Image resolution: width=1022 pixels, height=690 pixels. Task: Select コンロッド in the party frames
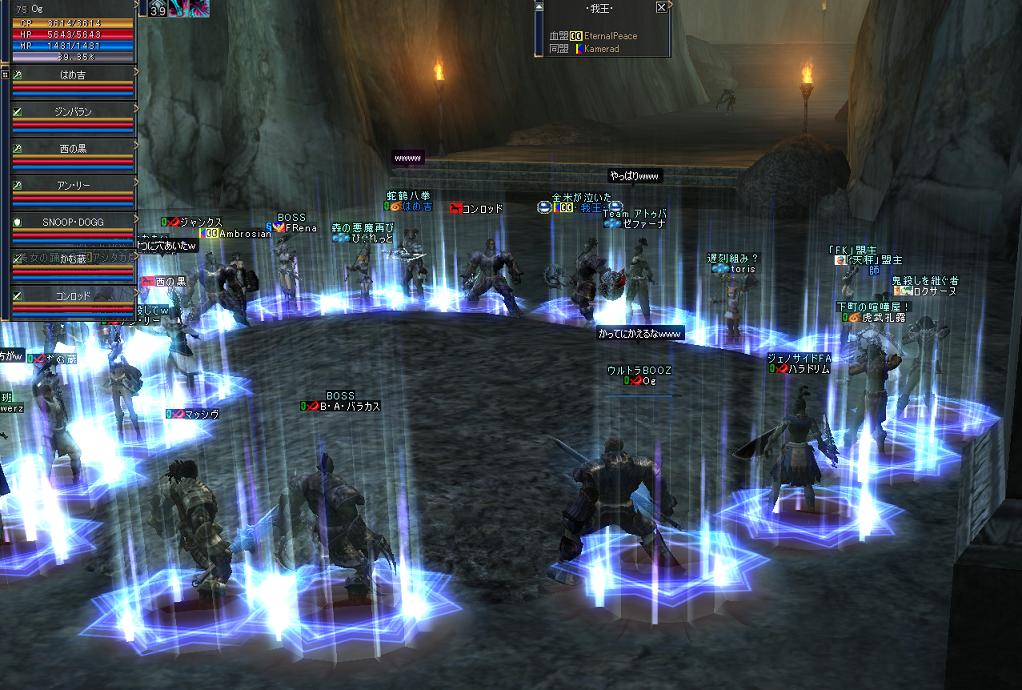[x=74, y=296]
